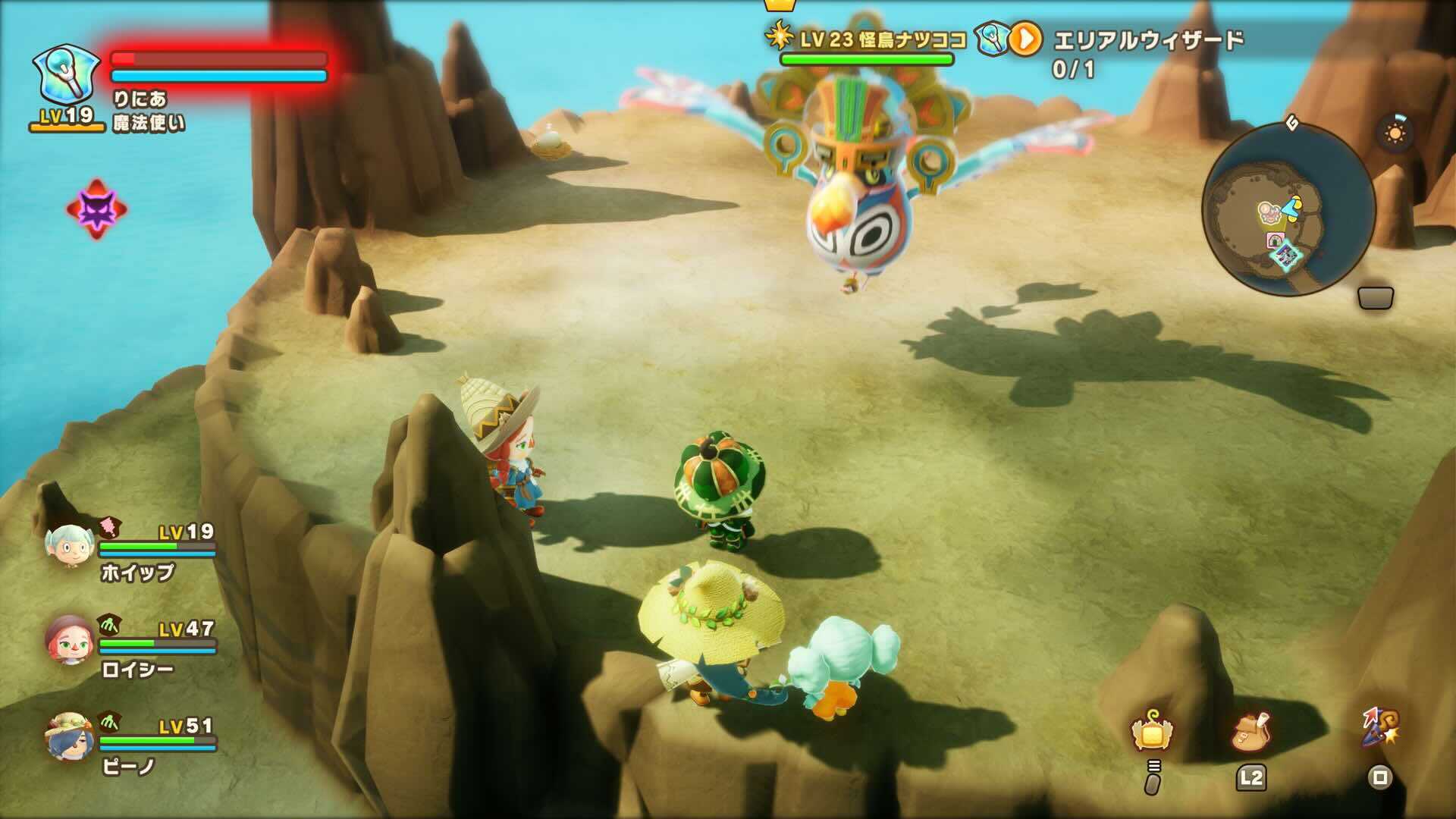Click the dungeon gate marker on the minimap
This screenshot has width=1456, height=819.
tap(1274, 238)
